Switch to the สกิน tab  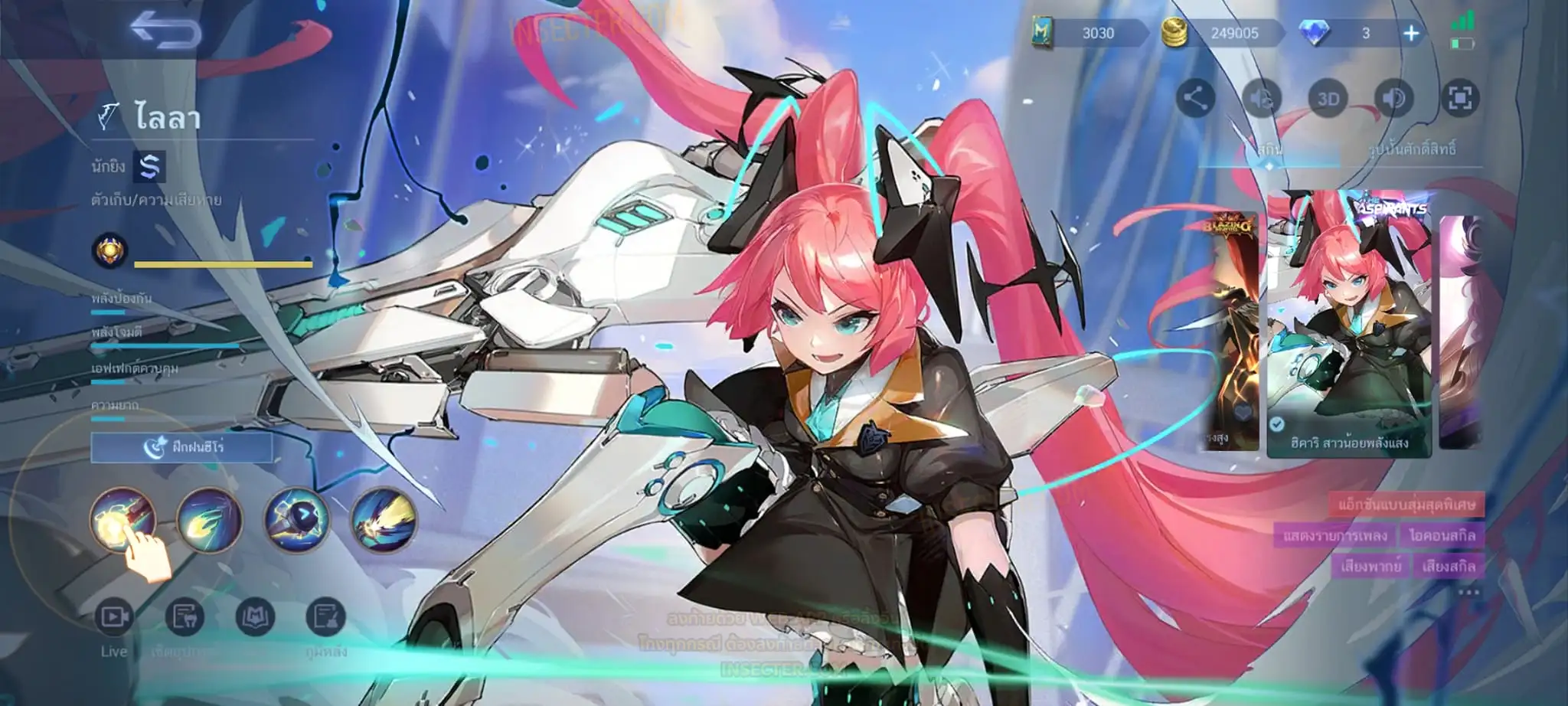point(1269,150)
